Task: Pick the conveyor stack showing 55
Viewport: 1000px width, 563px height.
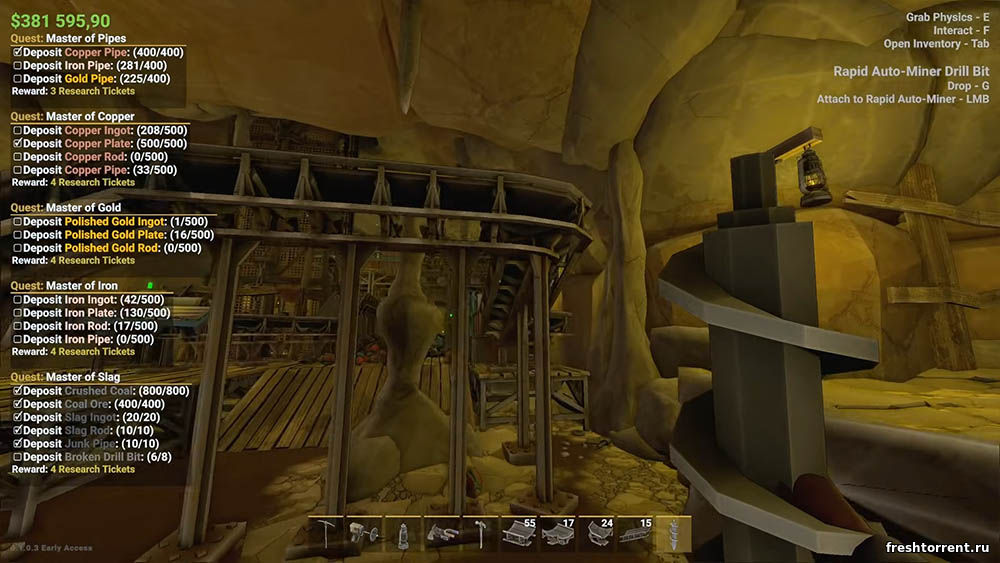Action: pos(519,533)
